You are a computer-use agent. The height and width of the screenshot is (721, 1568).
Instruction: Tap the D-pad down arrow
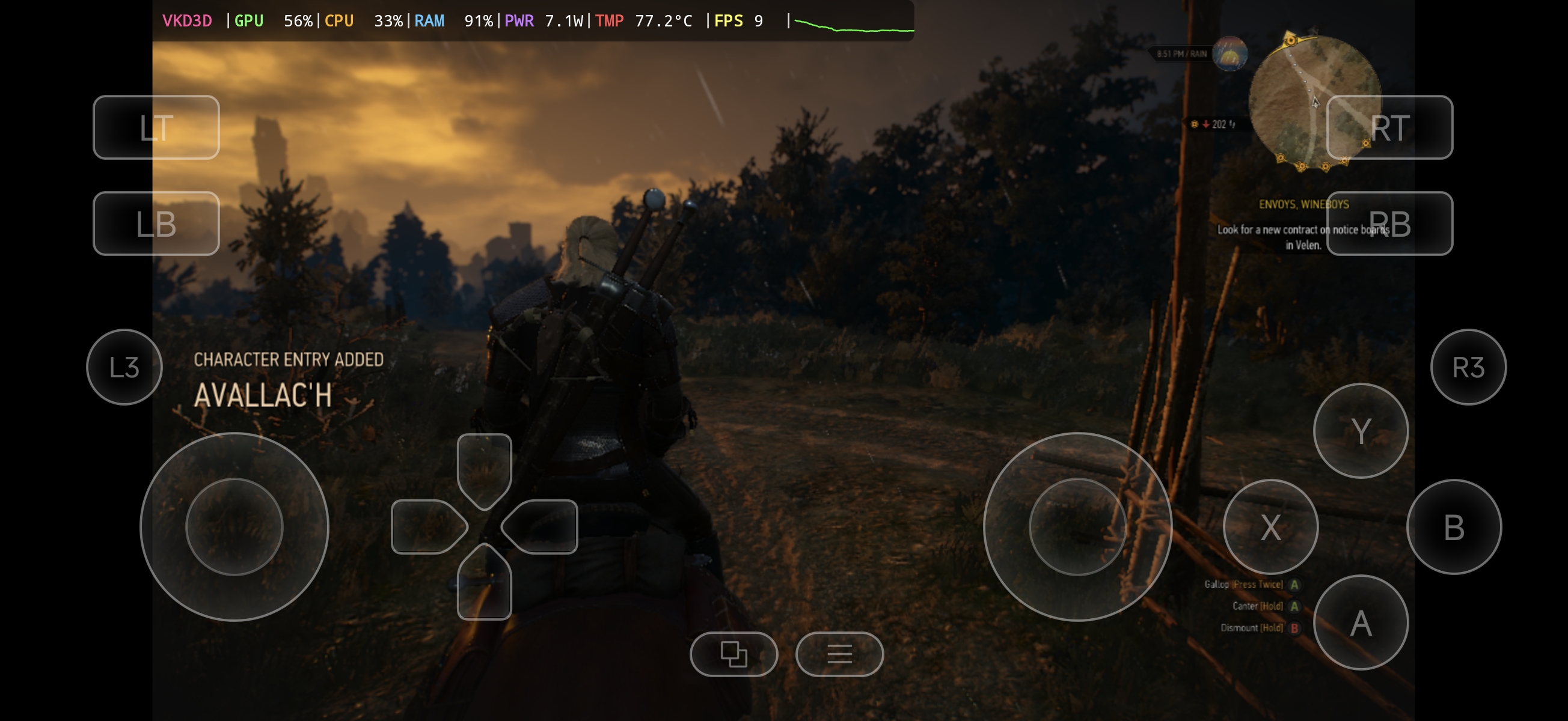[484, 583]
